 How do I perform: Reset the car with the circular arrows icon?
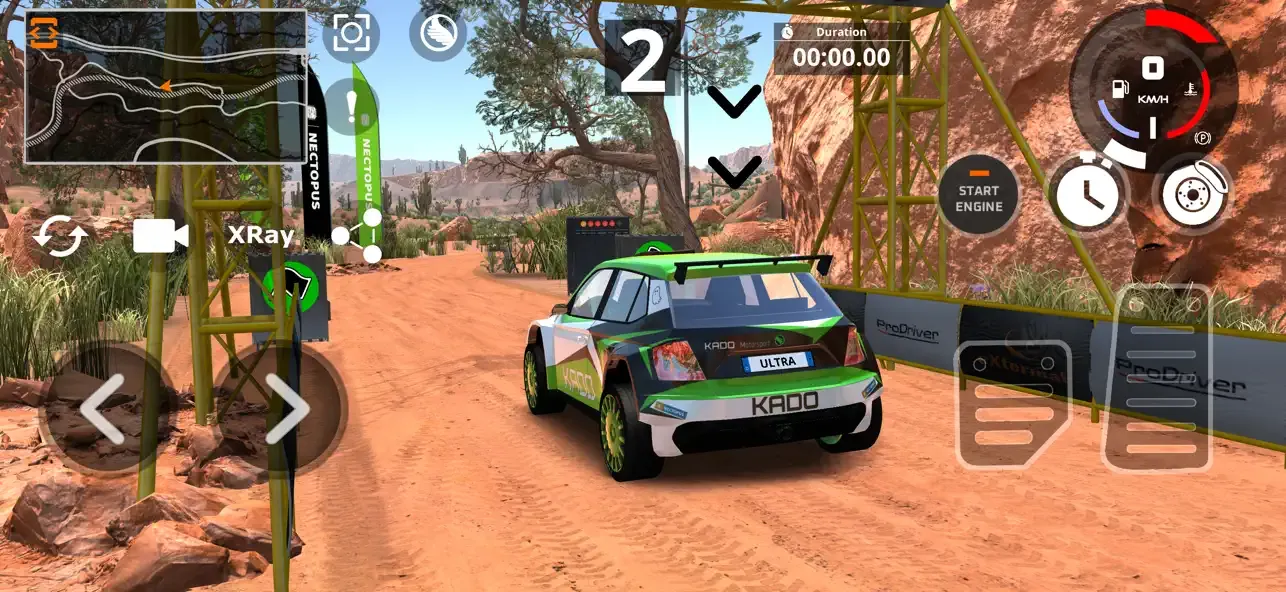[x=61, y=238]
